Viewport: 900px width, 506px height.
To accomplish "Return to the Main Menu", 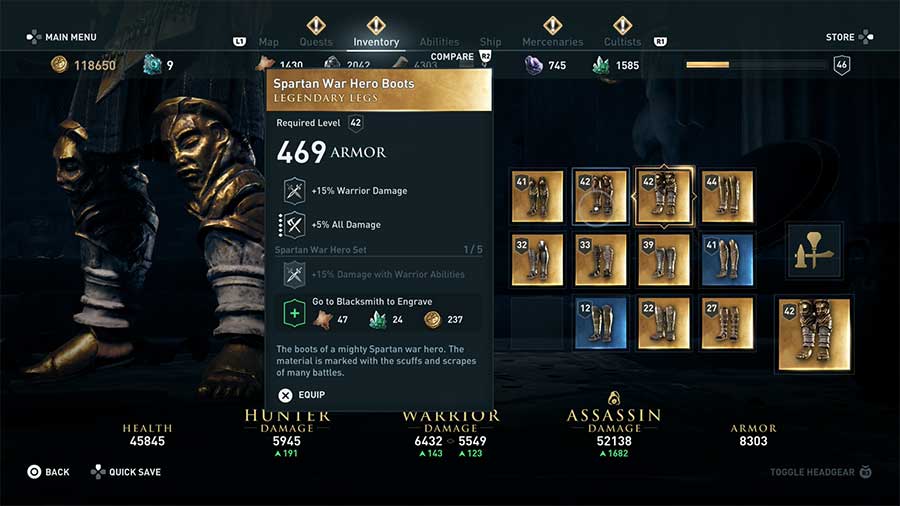I will click(62, 37).
